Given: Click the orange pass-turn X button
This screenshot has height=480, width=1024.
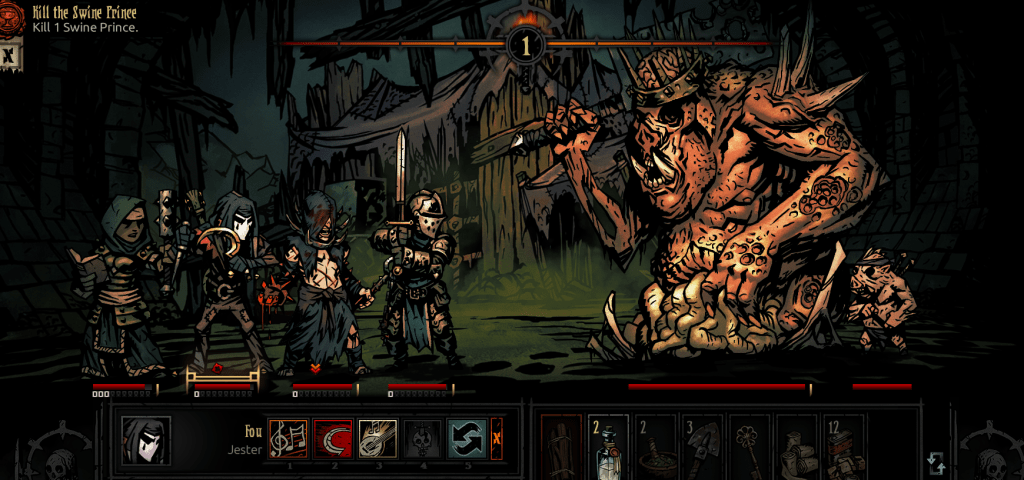Looking at the screenshot, I should coord(496,438).
